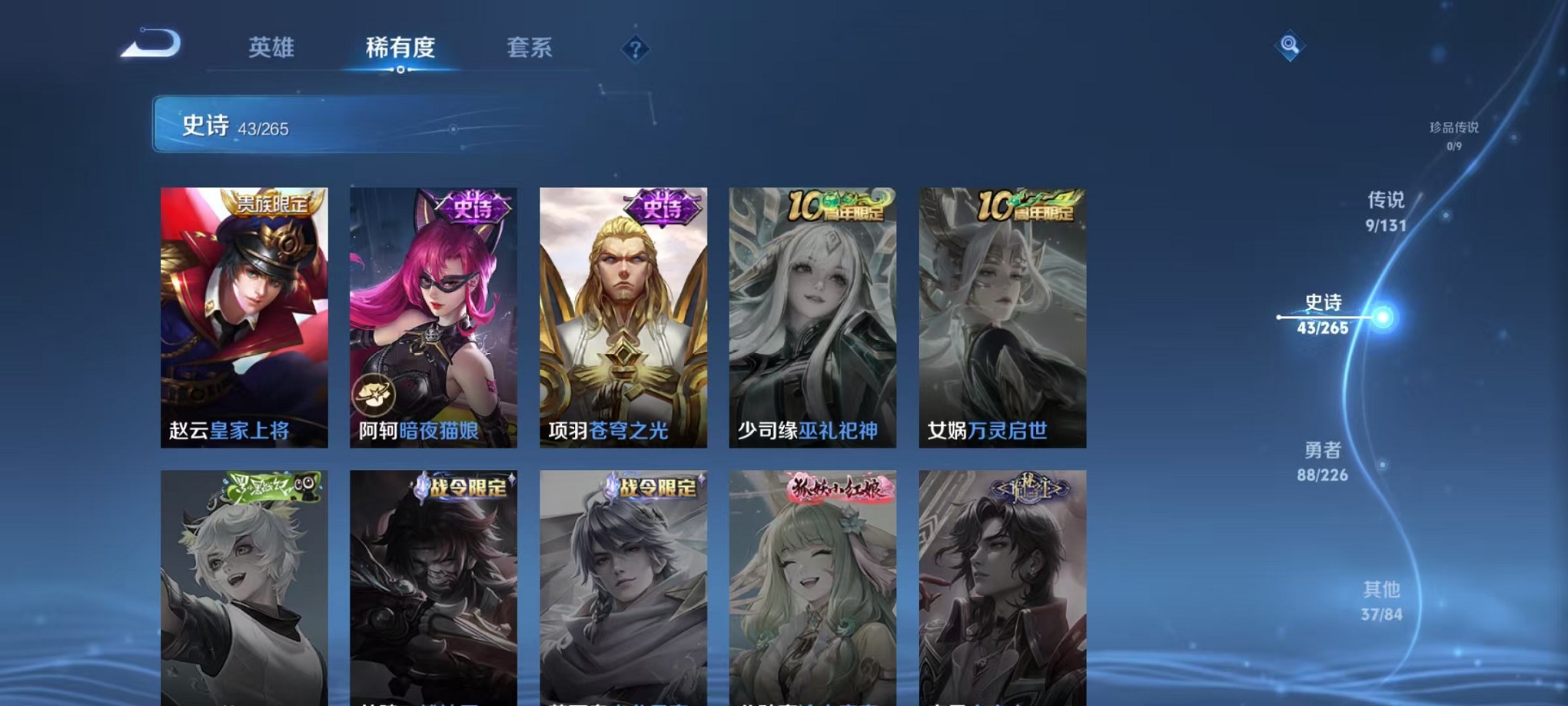Open the 赵云皇家上将 skin thumbnail
1568x706 pixels.
pyautogui.click(x=244, y=315)
